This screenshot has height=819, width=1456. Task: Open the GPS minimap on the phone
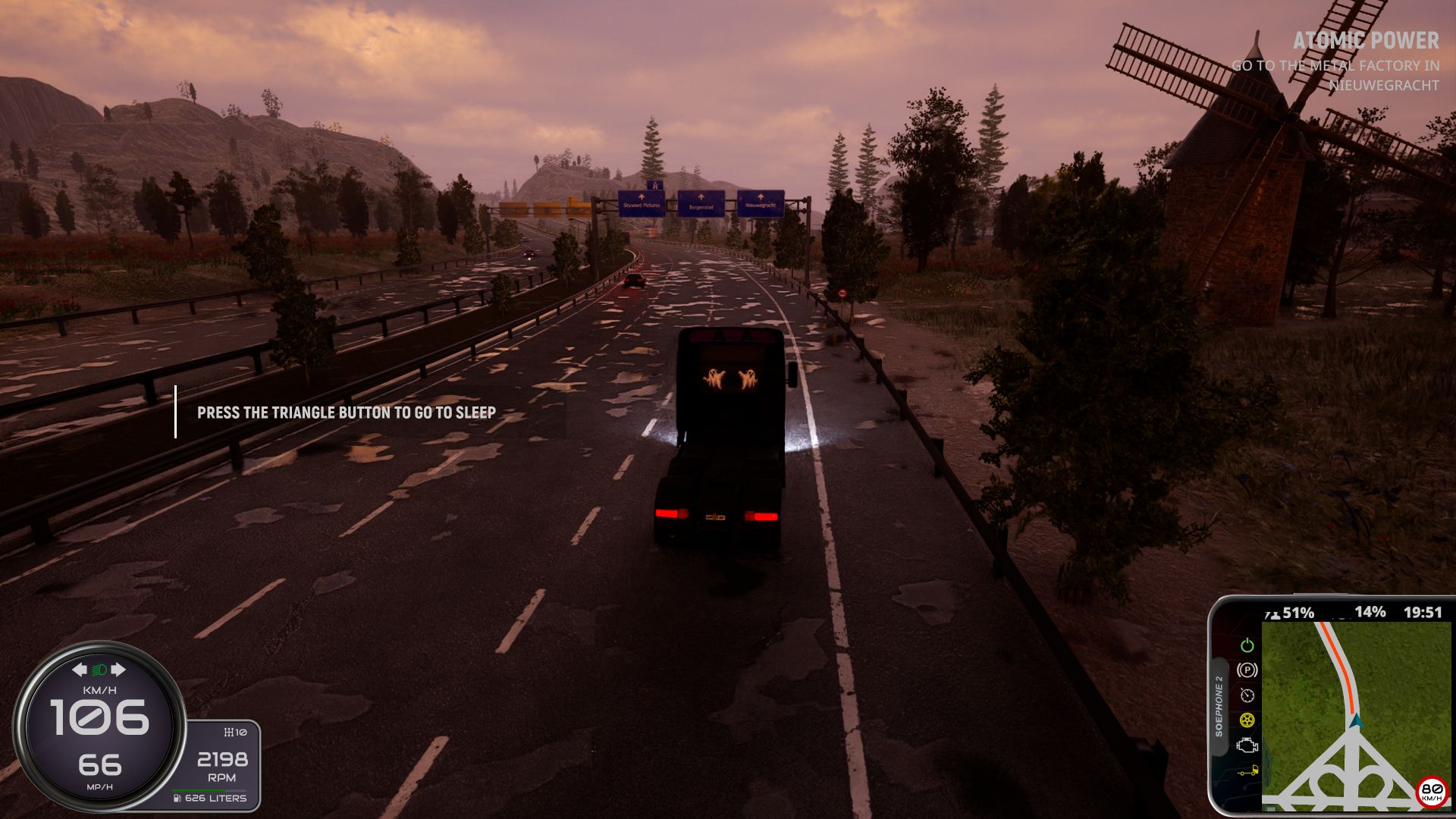1355,713
